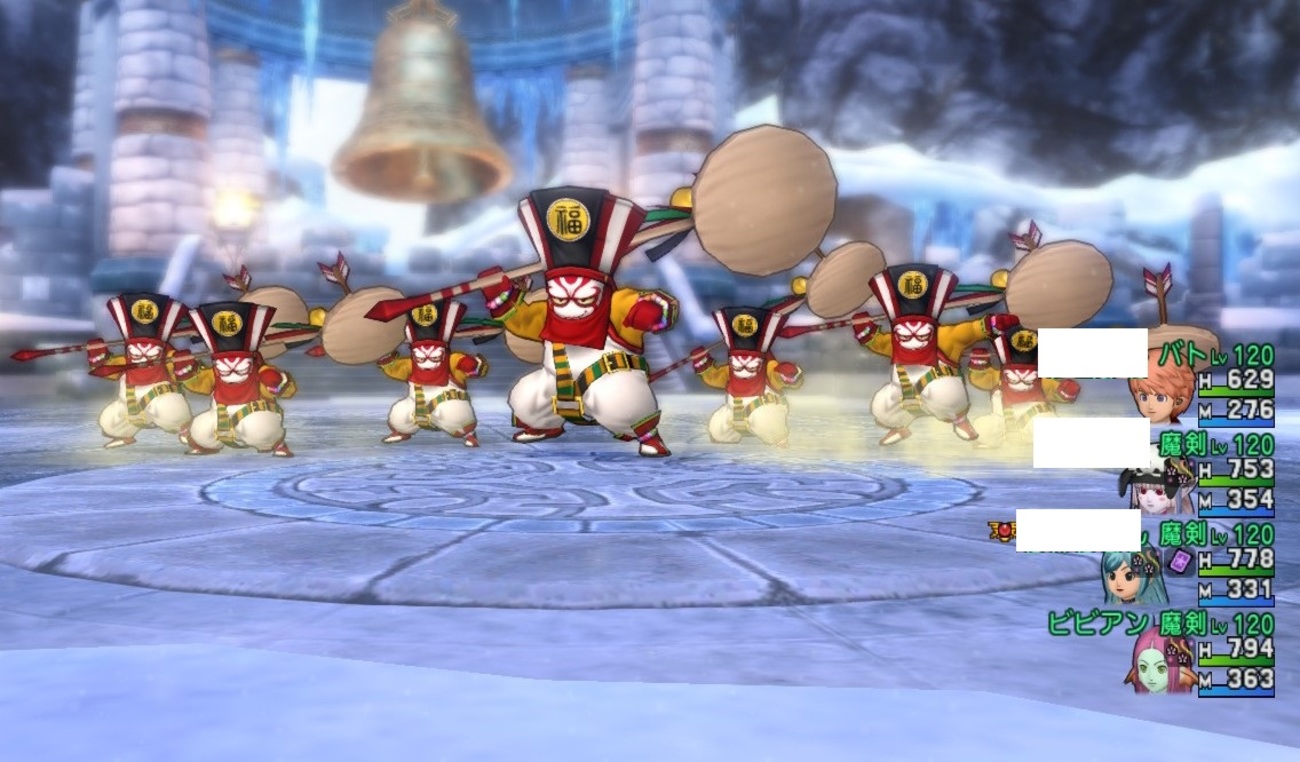Select party member ビビアン's green-faced portrait

pos(1163,662)
